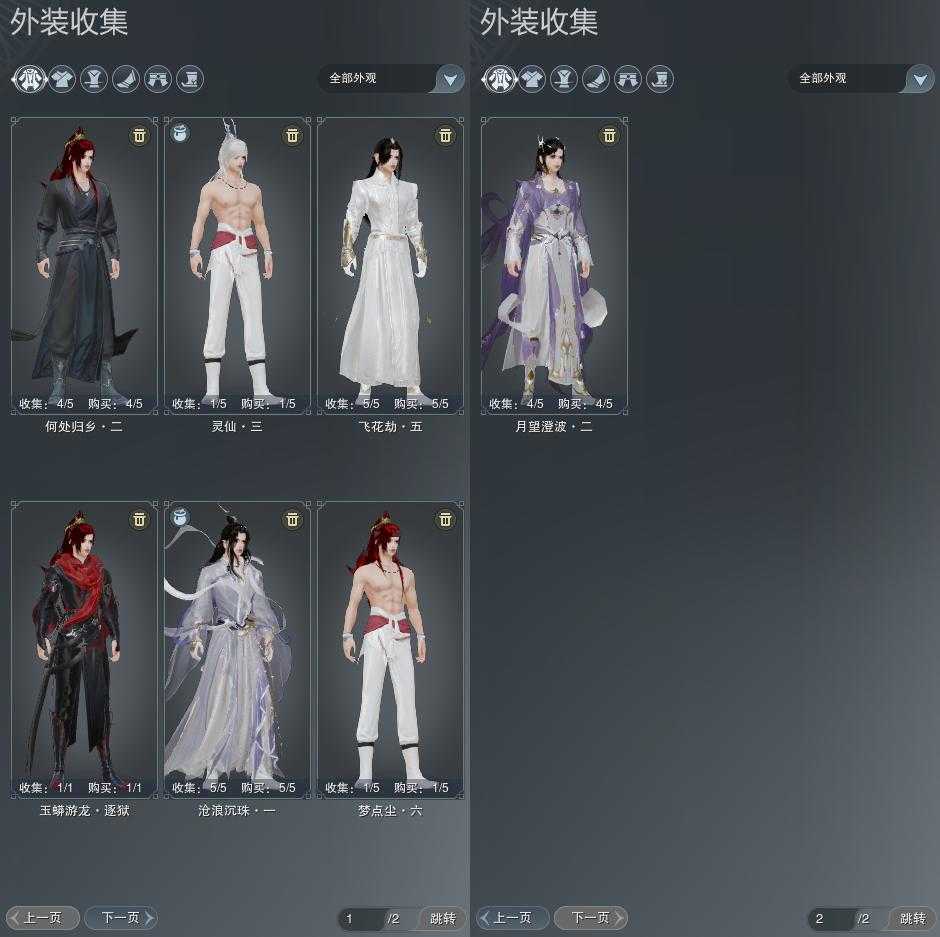Viewport: 940px width, 937px height.
Task: Click the trash icon on 月望澄波·二
Action: click(609, 135)
